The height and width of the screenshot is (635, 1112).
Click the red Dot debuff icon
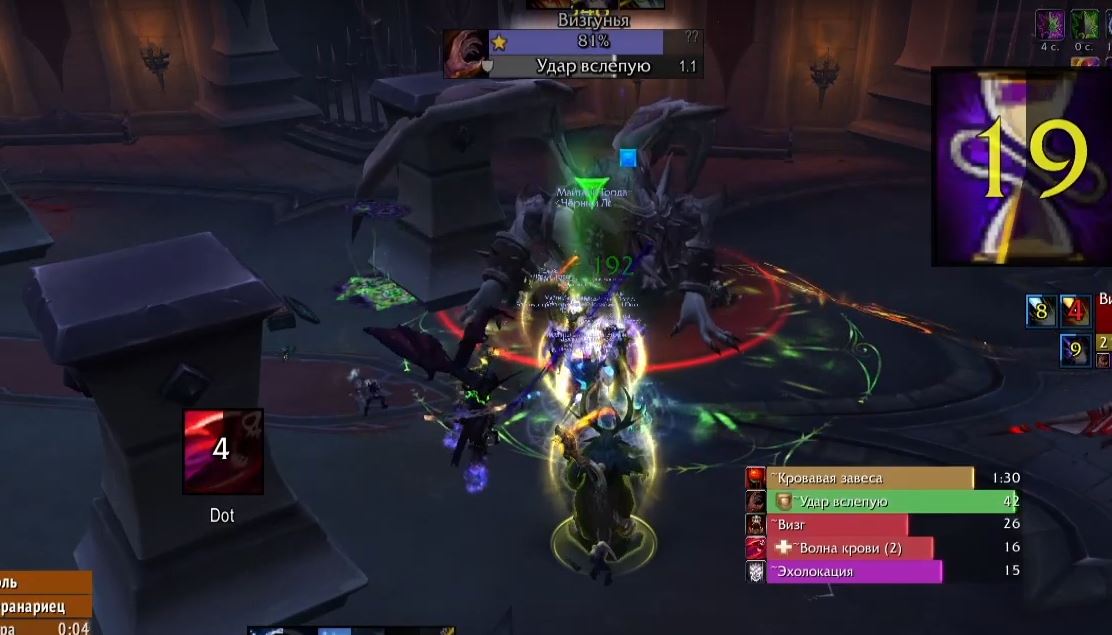[223, 451]
